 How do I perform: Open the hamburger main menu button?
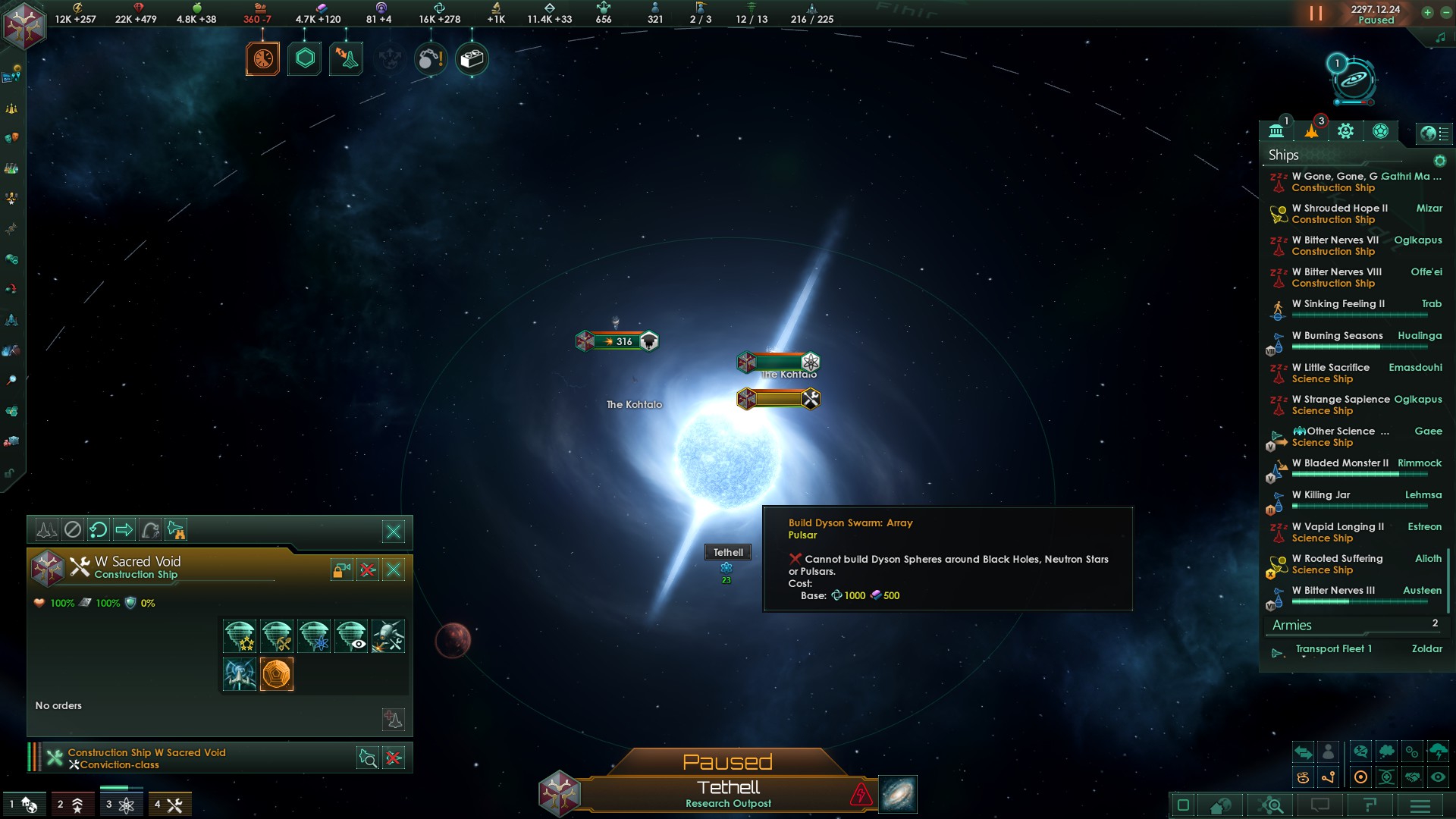point(1420,805)
